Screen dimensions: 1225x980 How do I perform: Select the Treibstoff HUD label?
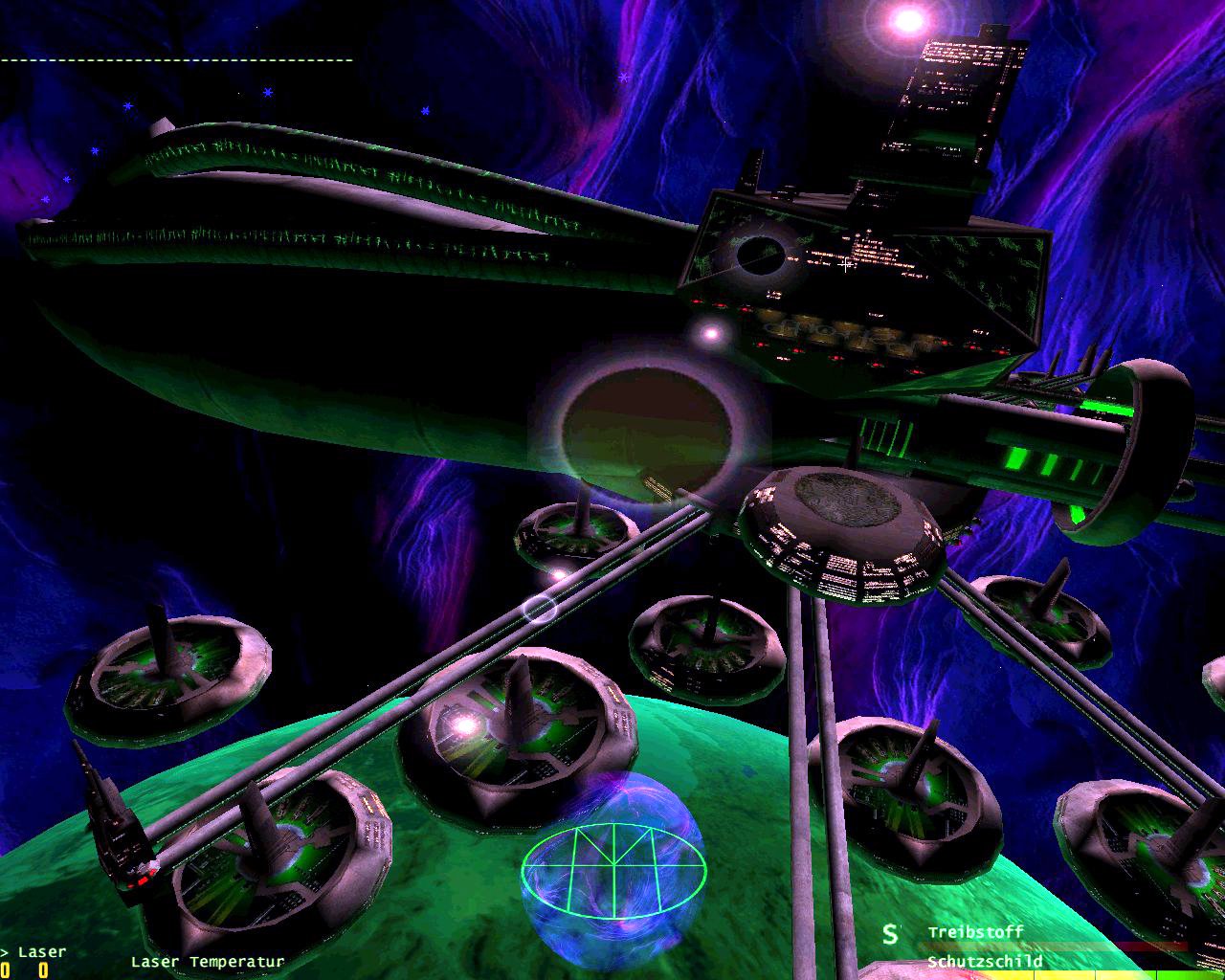click(974, 932)
